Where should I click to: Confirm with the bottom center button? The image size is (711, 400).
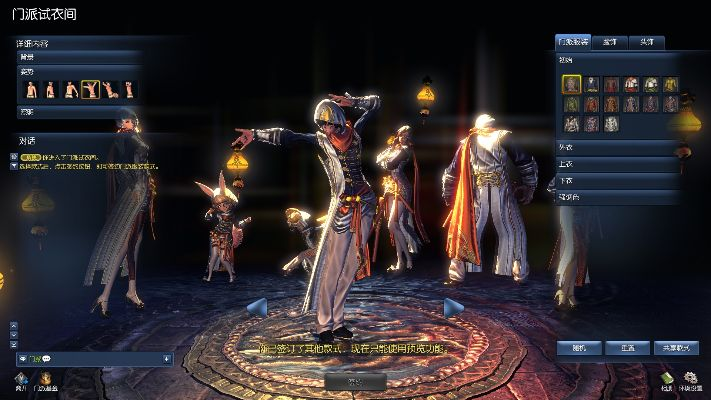(x=356, y=381)
